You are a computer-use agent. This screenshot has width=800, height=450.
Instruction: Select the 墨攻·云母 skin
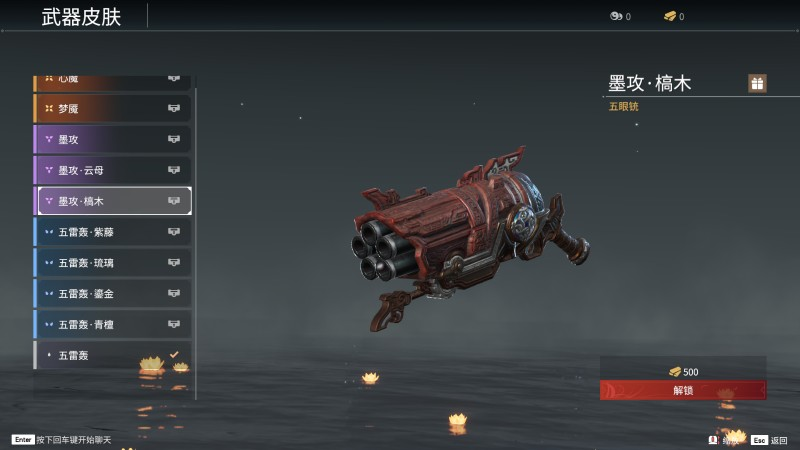pos(112,170)
